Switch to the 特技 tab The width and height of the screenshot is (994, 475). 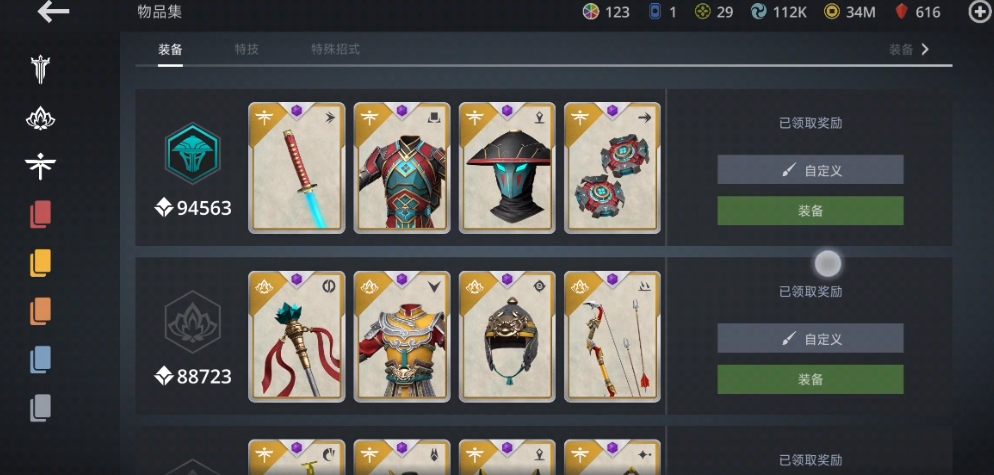point(246,49)
